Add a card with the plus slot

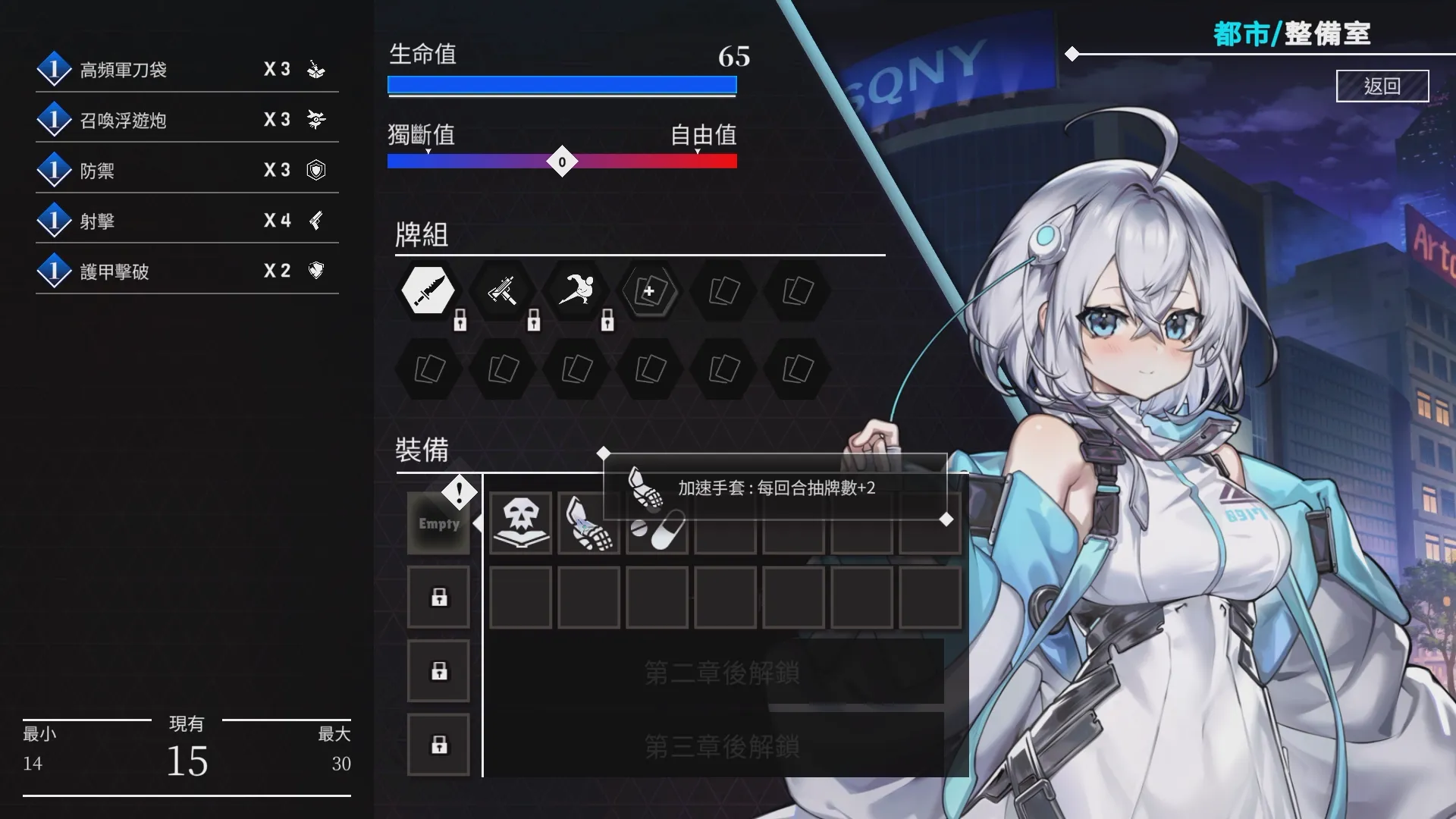pos(649,290)
